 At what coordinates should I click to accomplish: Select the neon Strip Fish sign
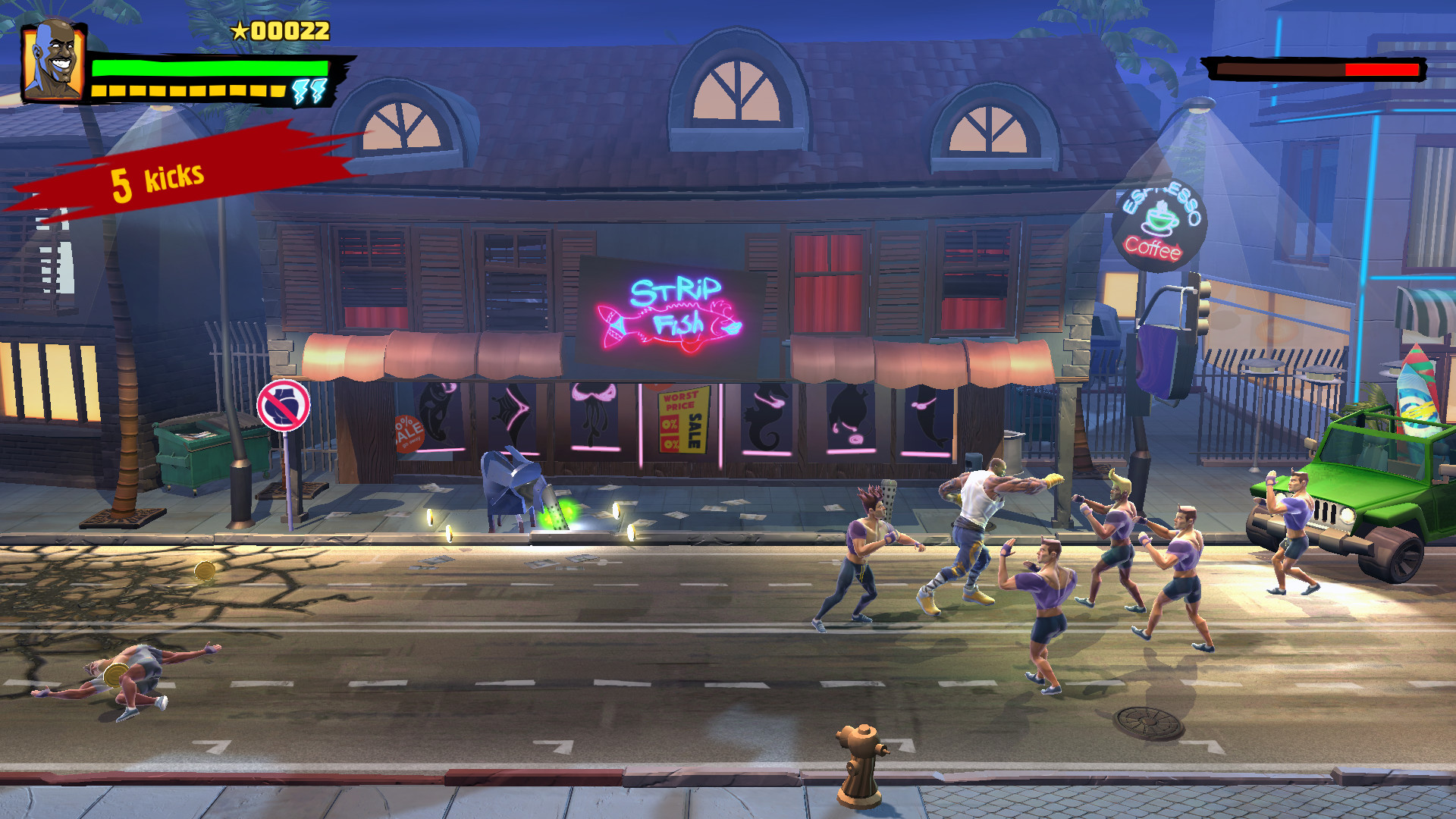tap(671, 311)
